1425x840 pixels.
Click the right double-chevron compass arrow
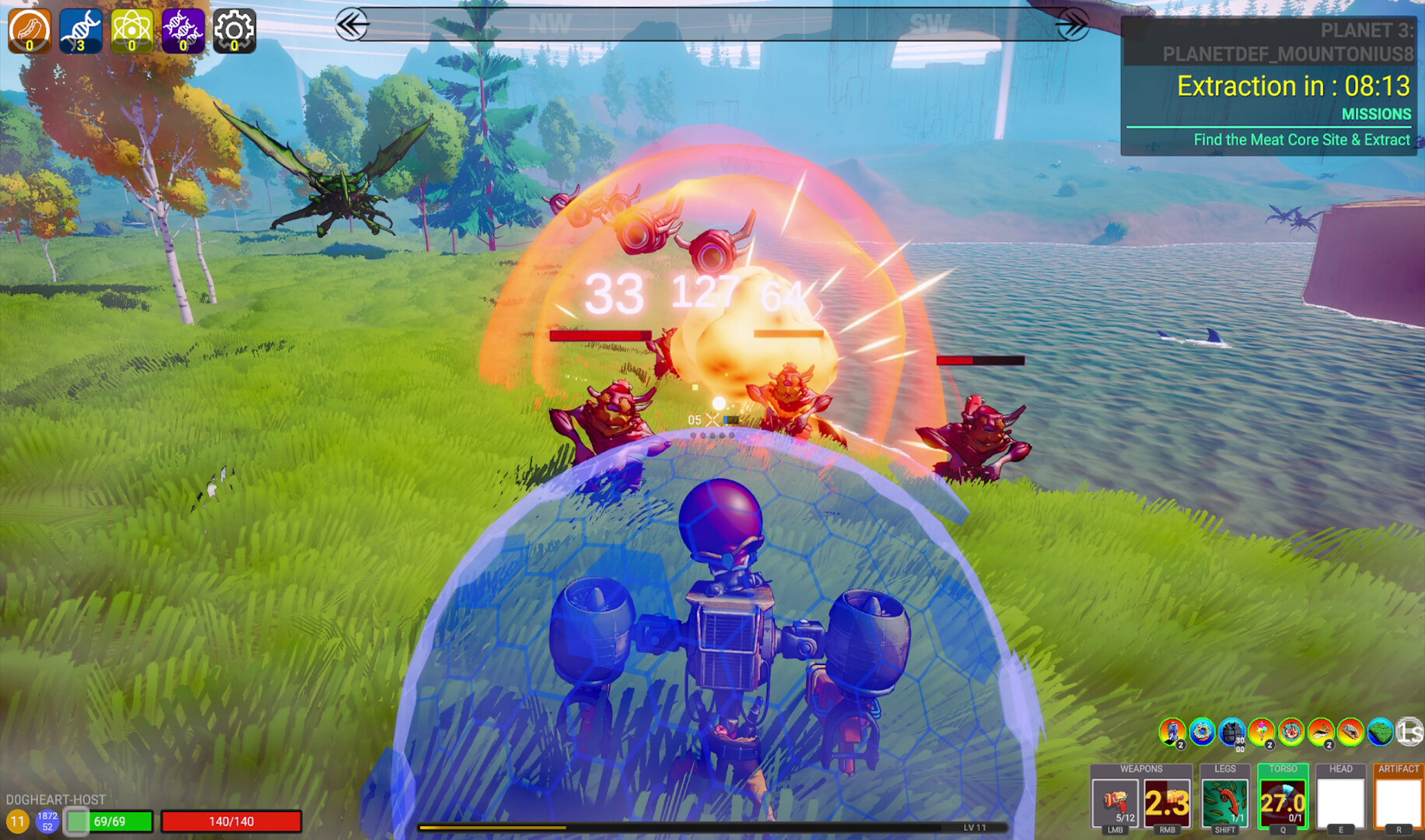pyautogui.click(x=1076, y=24)
